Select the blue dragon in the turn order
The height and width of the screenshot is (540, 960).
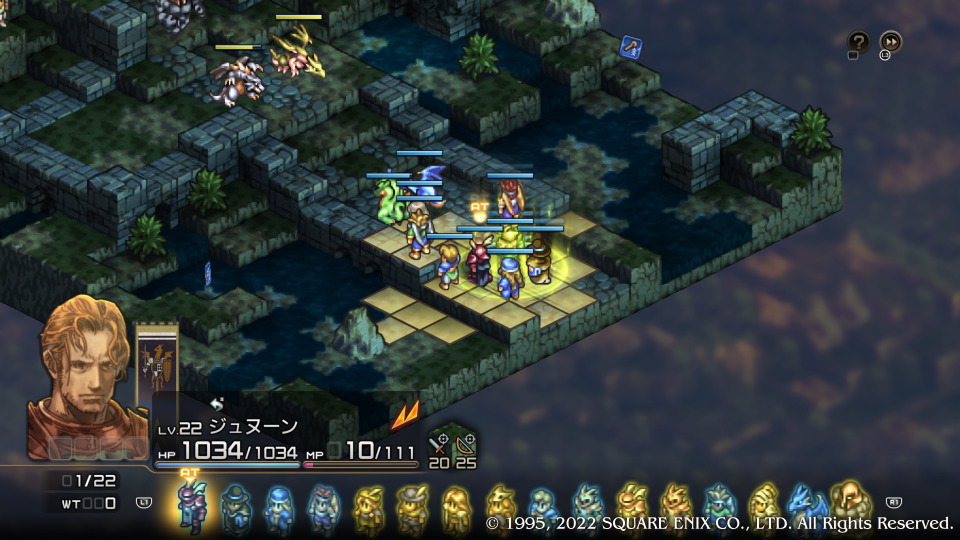806,505
